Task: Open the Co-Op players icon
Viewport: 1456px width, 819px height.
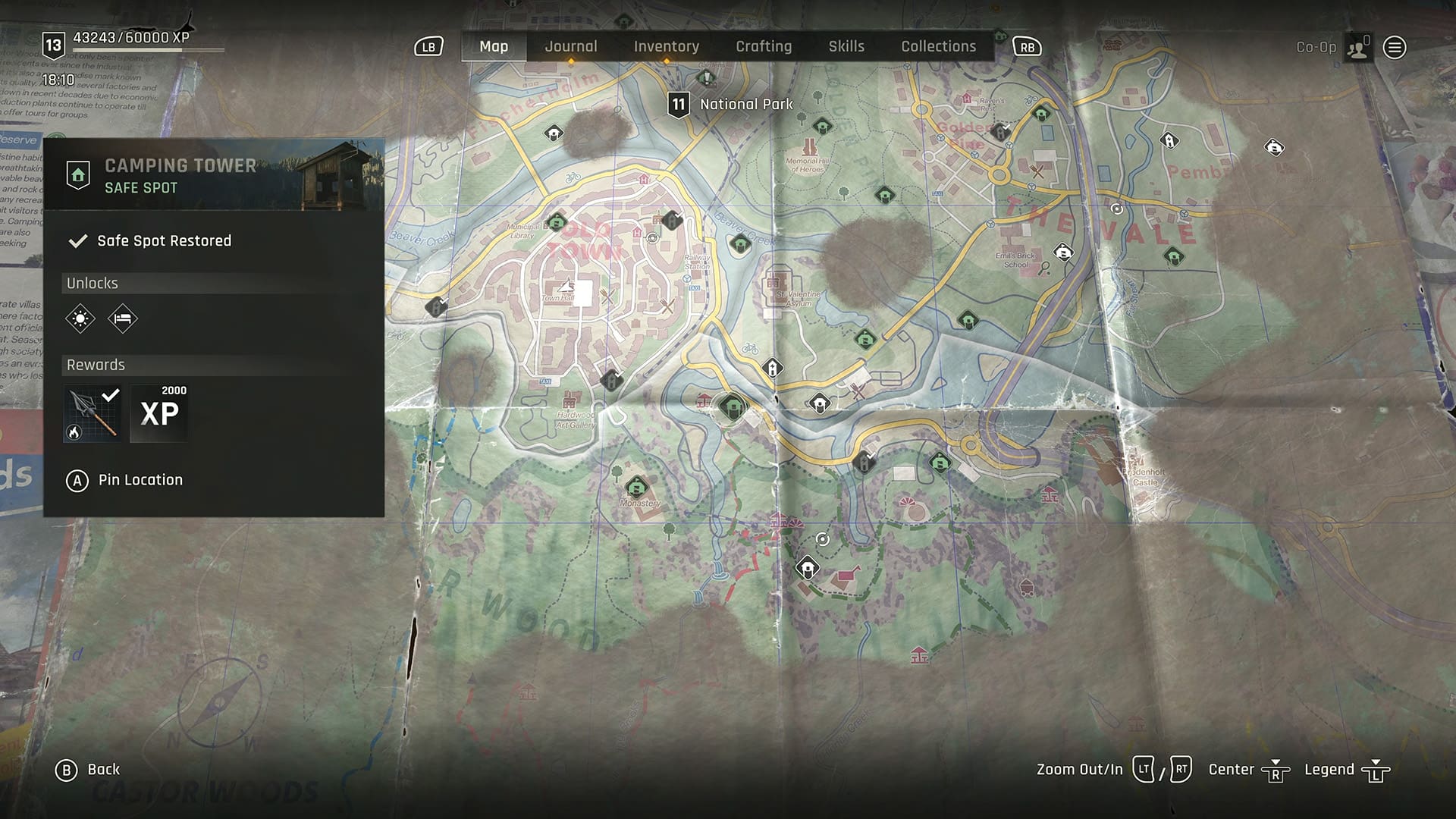Action: (x=1357, y=47)
